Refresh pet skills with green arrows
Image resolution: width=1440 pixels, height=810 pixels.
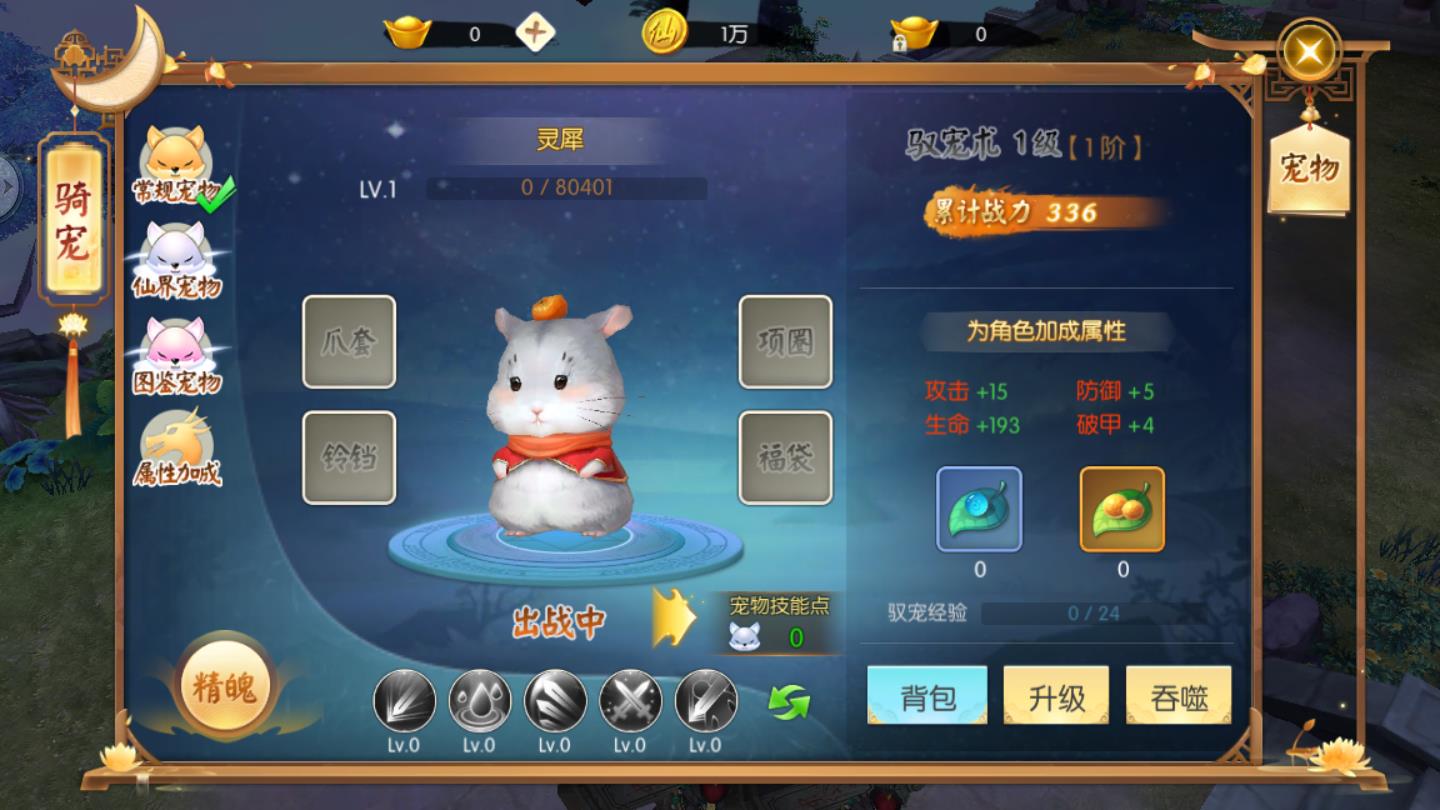pyautogui.click(x=789, y=701)
